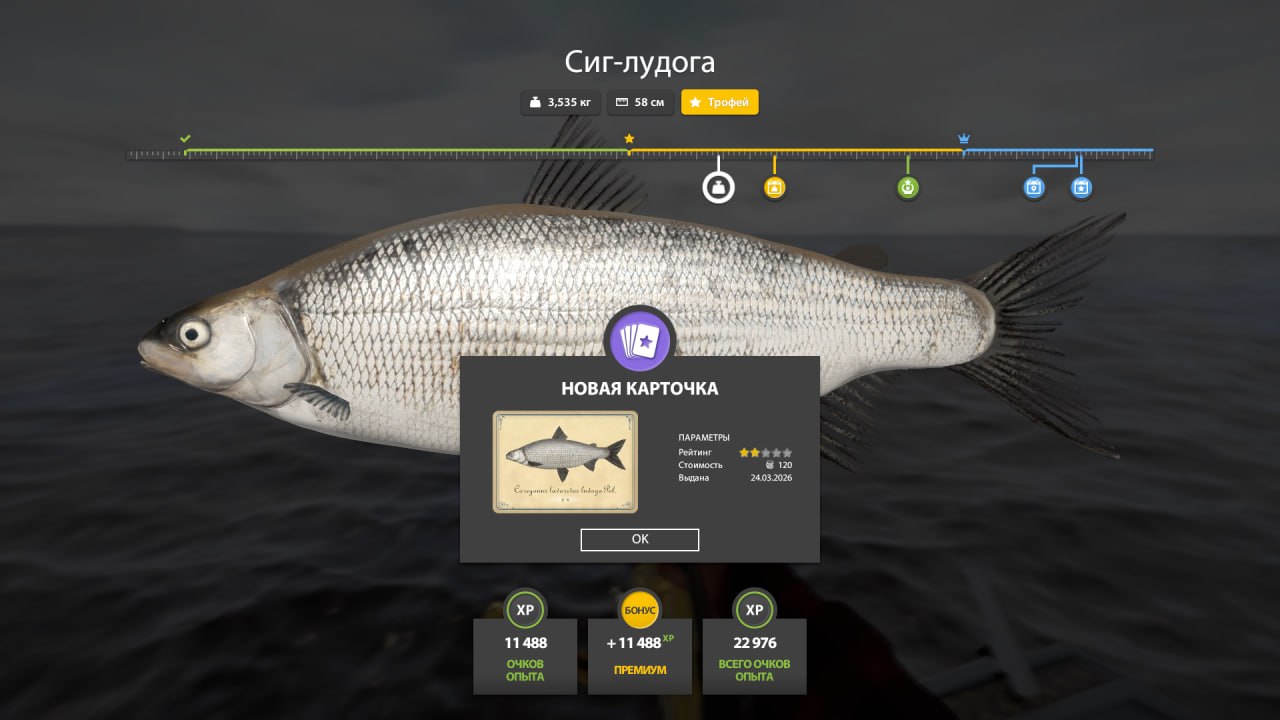Click the XP circle above 11 488

(x=525, y=610)
